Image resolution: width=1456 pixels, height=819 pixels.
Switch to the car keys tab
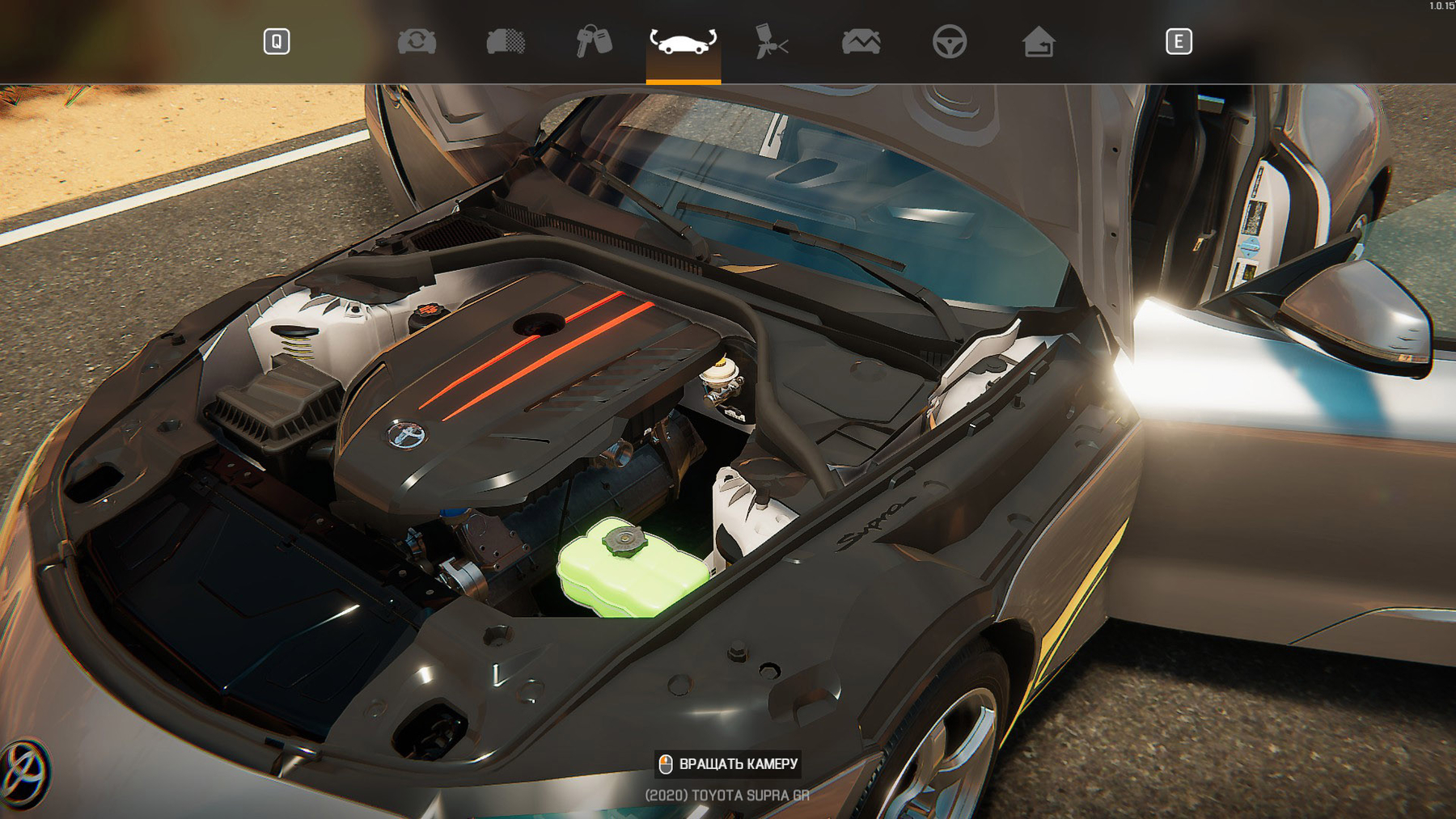[594, 41]
